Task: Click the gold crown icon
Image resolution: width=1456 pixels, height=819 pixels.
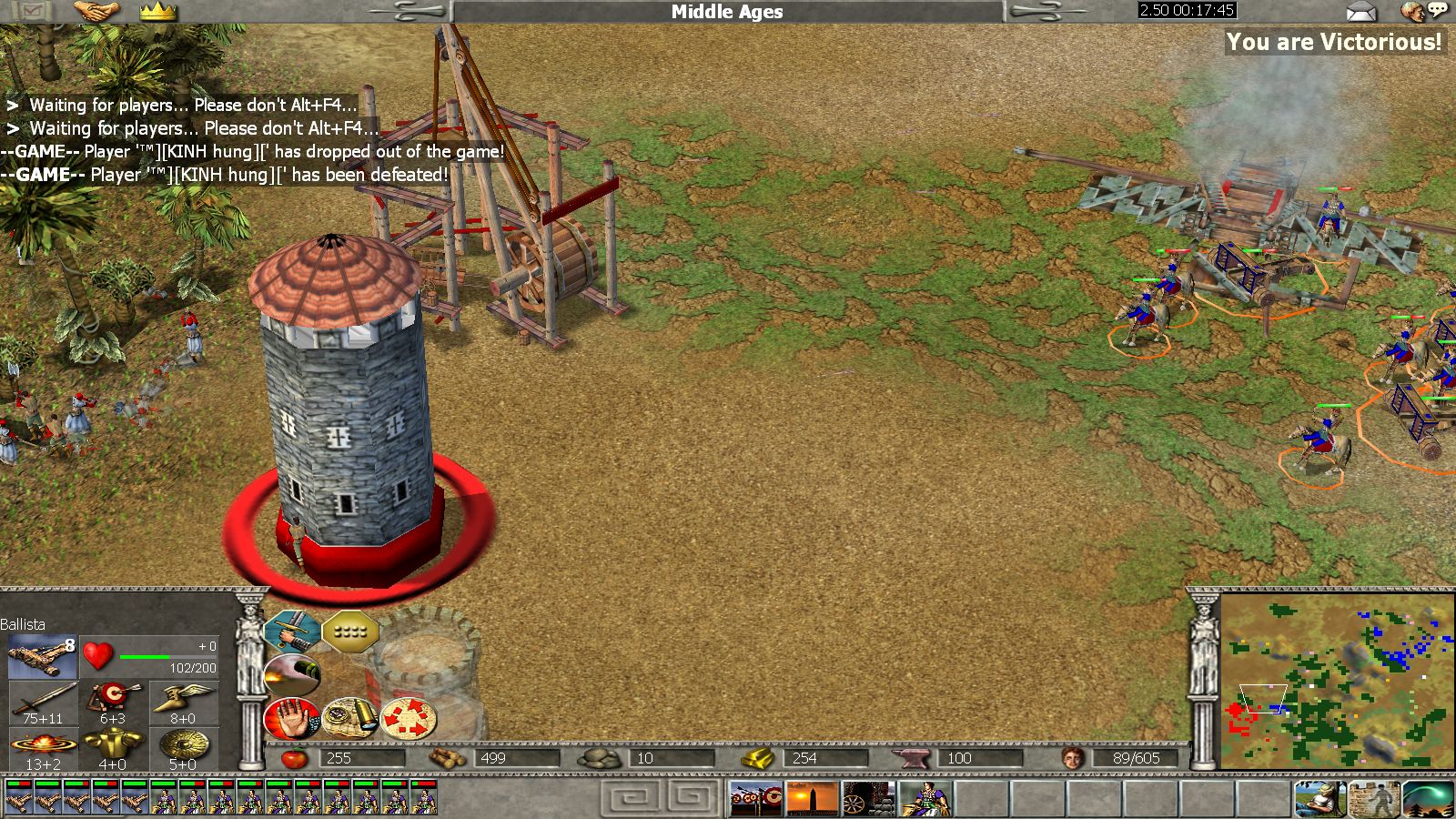Action: tap(157, 11)
